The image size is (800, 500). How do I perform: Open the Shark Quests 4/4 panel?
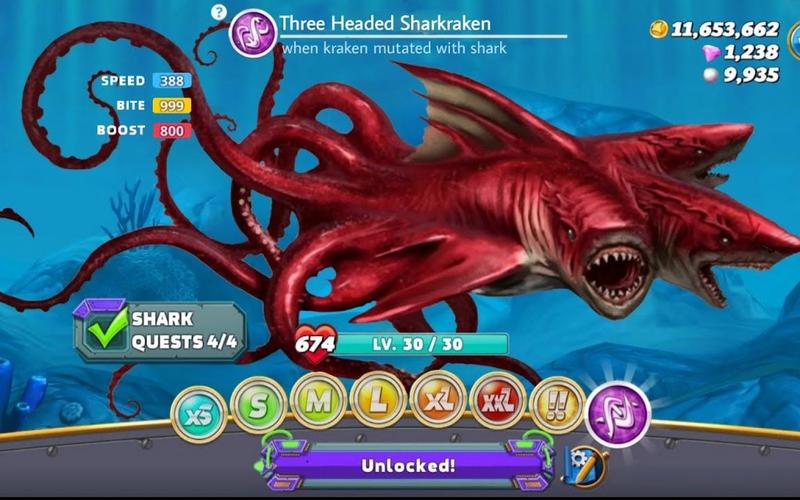pos(159,332)
